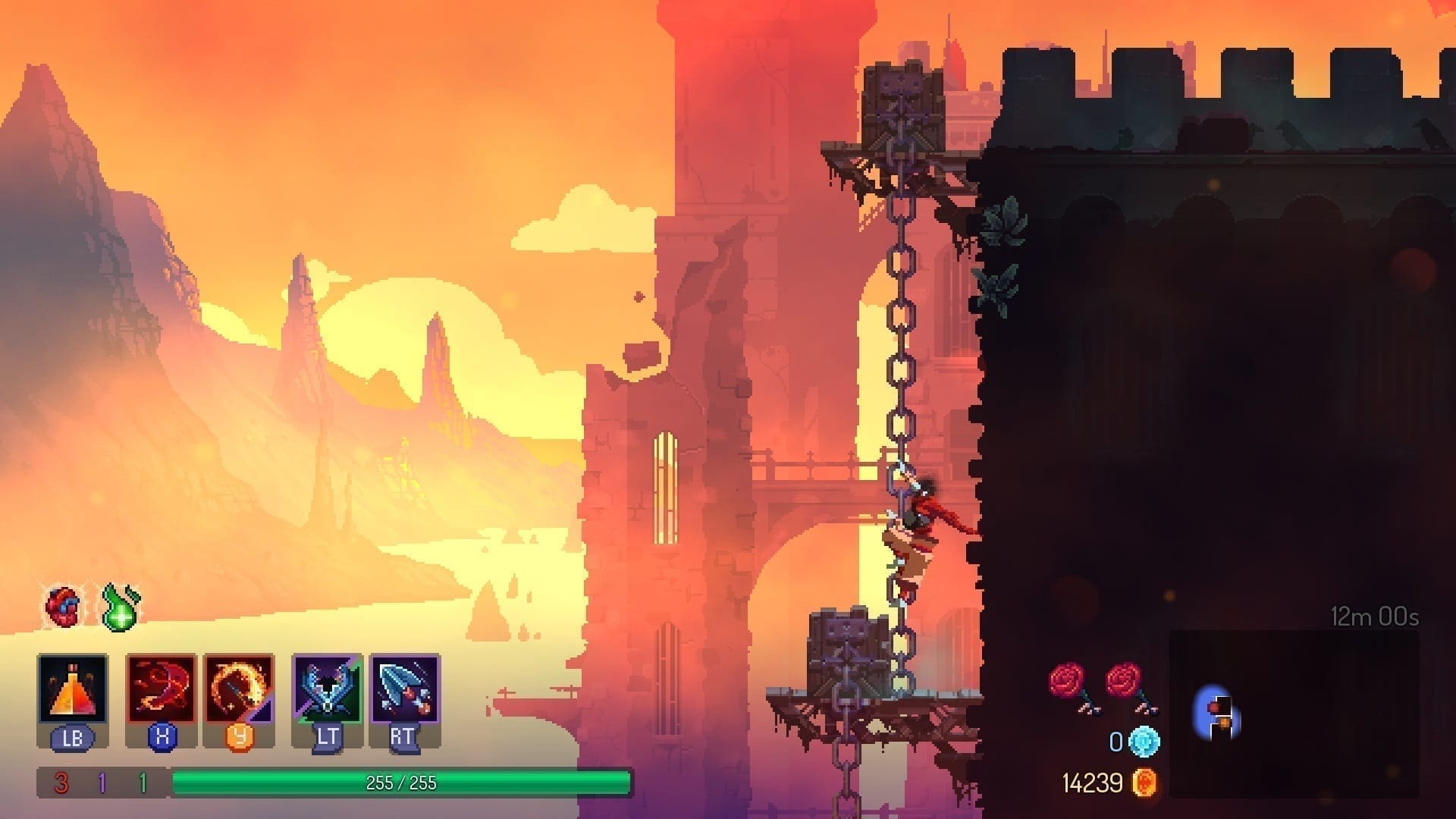Image resolution: width=1456 pixels, height=819 pixels.
Task: Click the gold coin currency icon
Action: (1144, 783)
